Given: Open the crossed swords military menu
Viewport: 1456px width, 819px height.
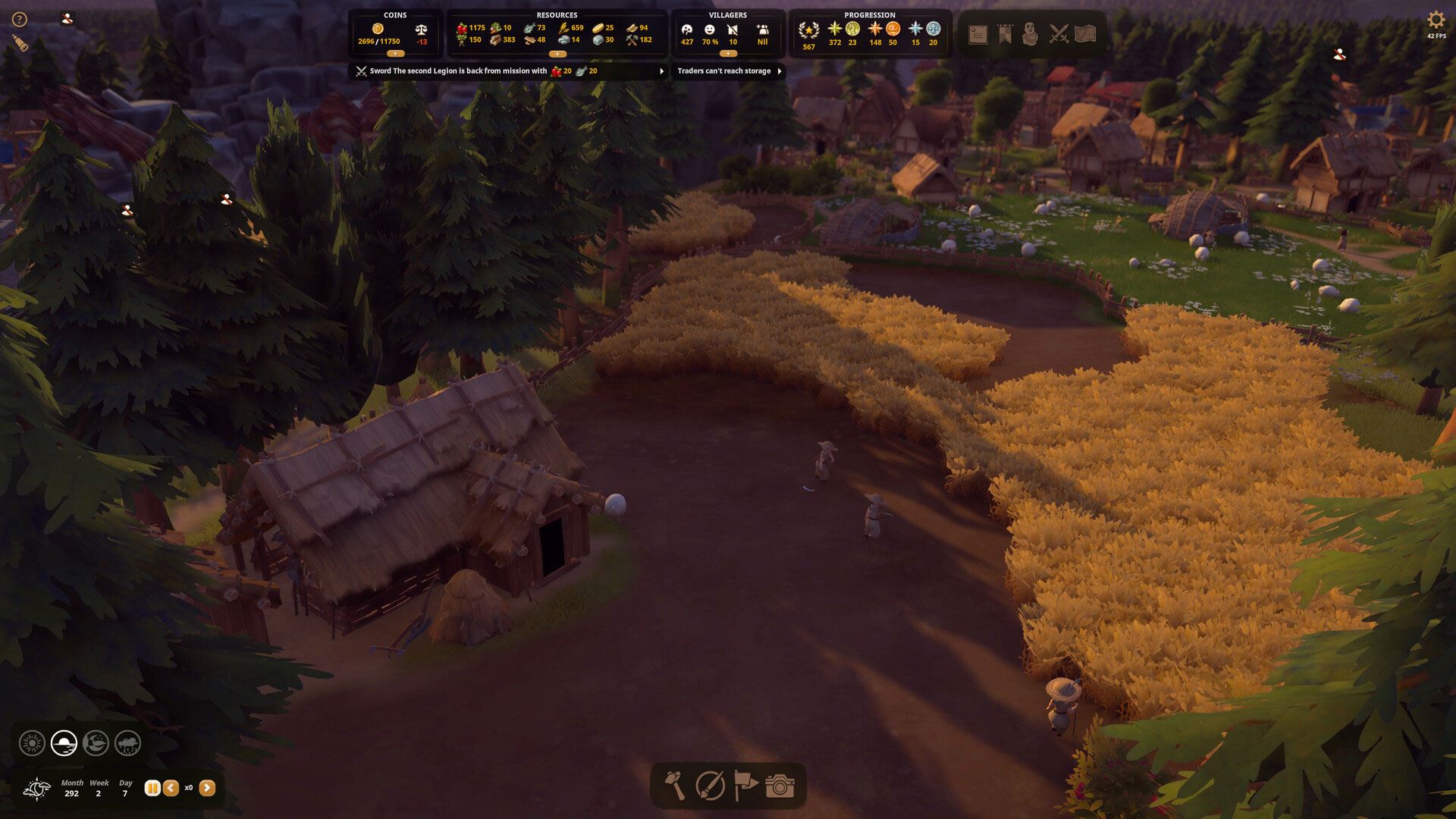Looking at the screenshot, I should 1059,34.
